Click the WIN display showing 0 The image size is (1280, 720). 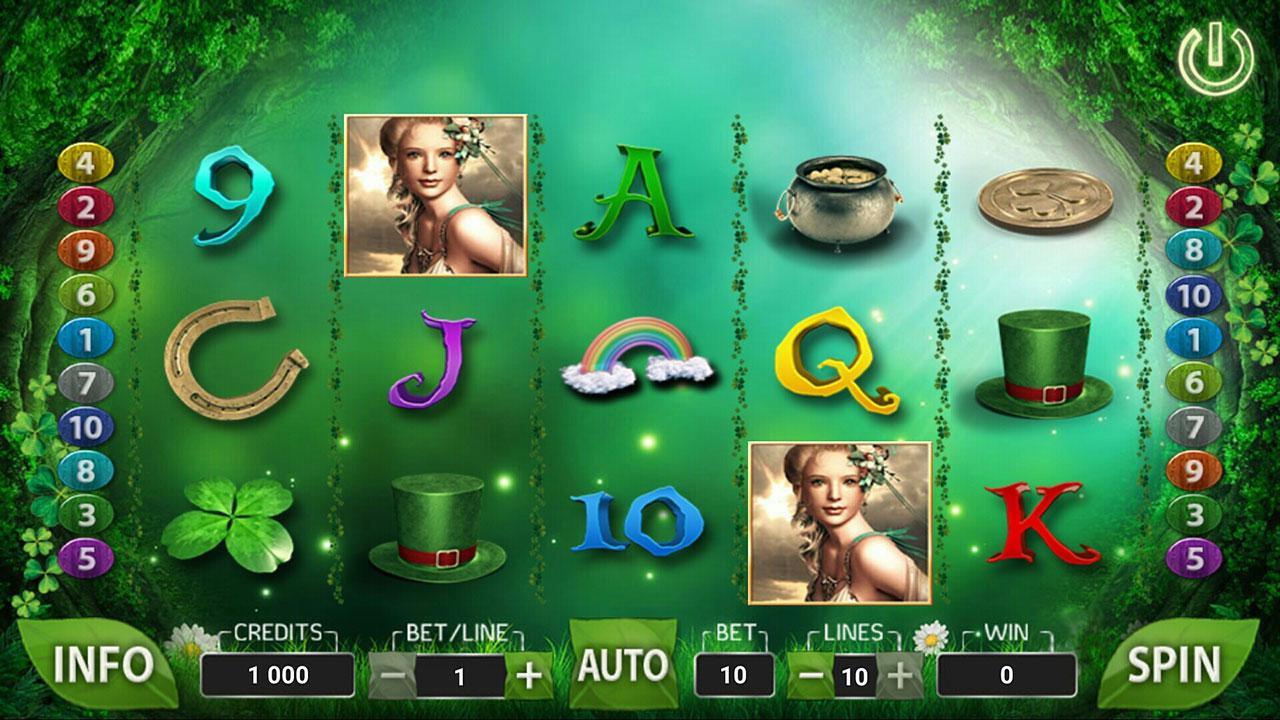coord(1009,673)
